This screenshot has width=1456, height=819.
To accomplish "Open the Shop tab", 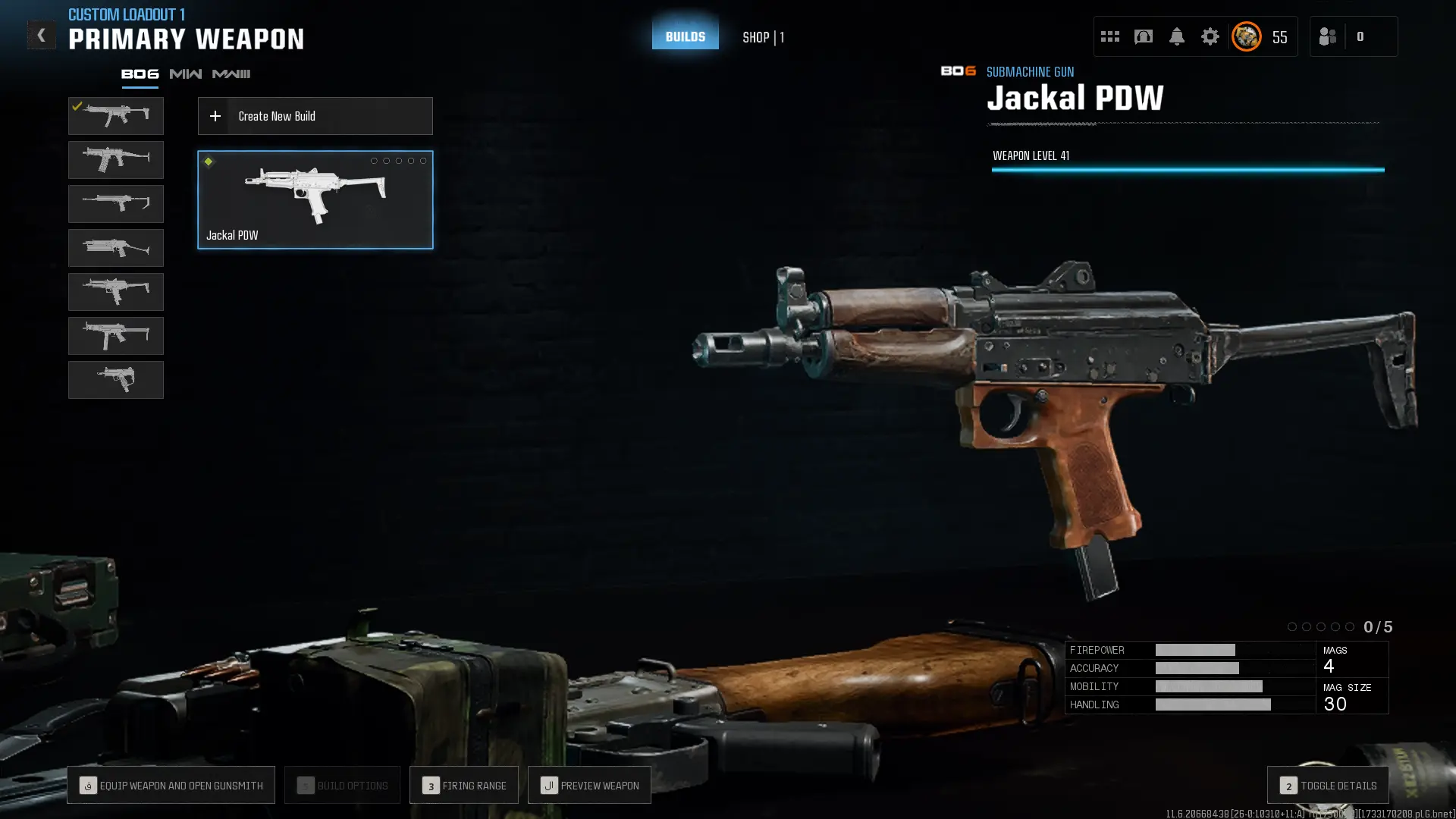I will click(x=762, y=37).
